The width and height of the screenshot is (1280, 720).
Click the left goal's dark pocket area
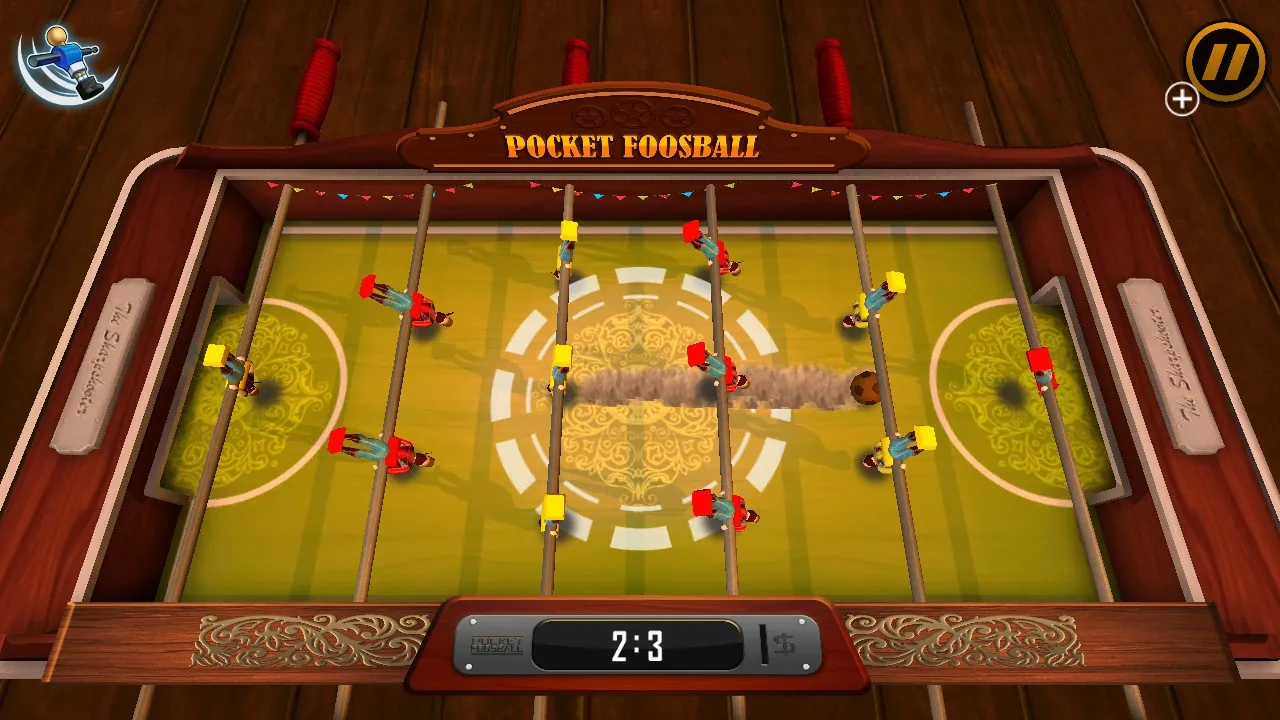268,393
